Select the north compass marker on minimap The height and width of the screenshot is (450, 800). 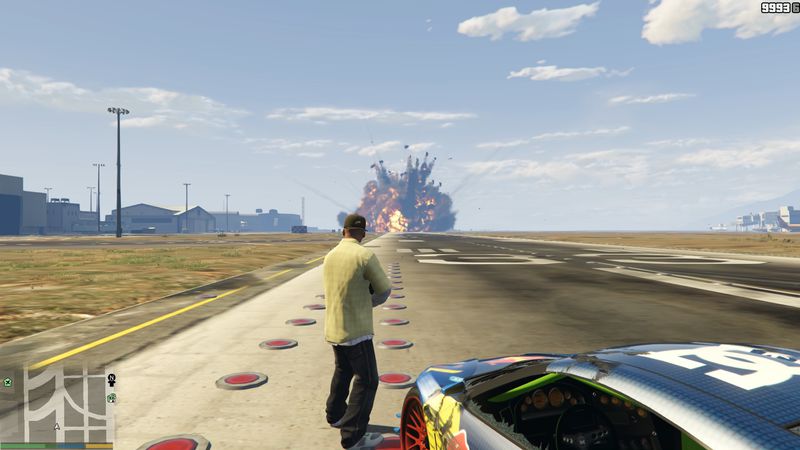click(x=112, y=379)
